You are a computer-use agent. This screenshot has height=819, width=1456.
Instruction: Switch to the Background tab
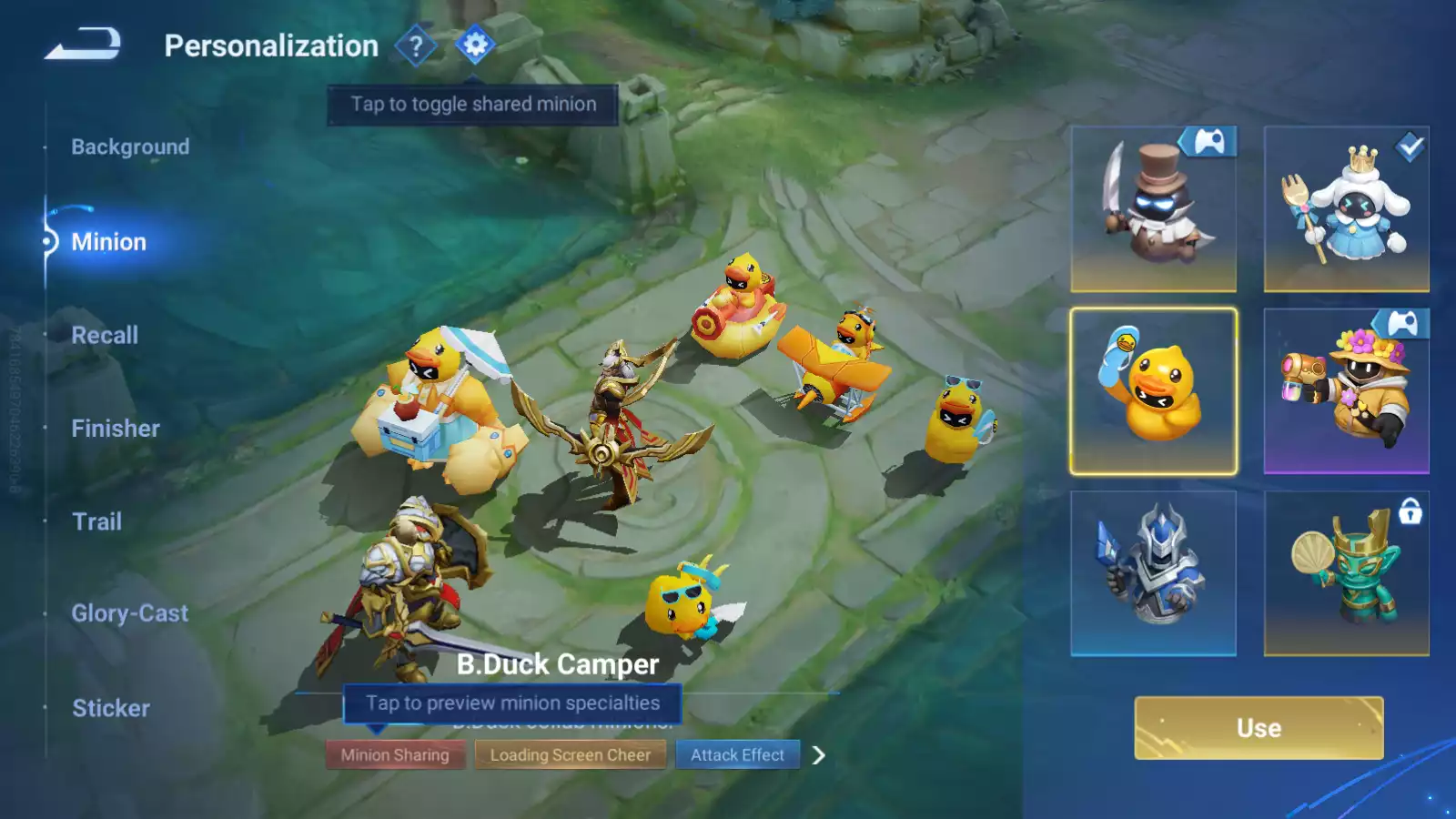[130, 147]
